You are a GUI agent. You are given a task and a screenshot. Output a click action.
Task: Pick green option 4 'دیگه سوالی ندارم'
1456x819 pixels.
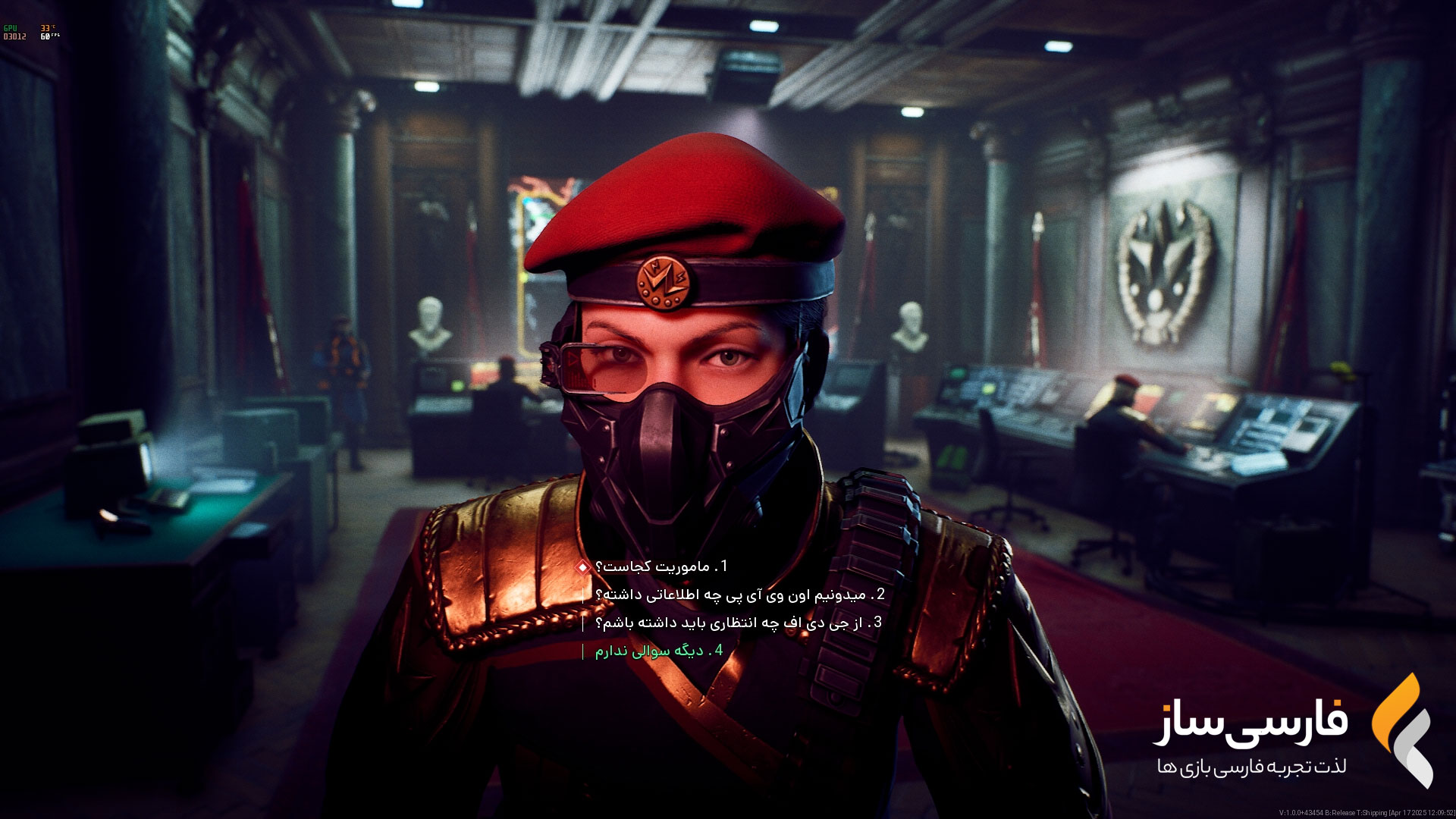(658, 651)
